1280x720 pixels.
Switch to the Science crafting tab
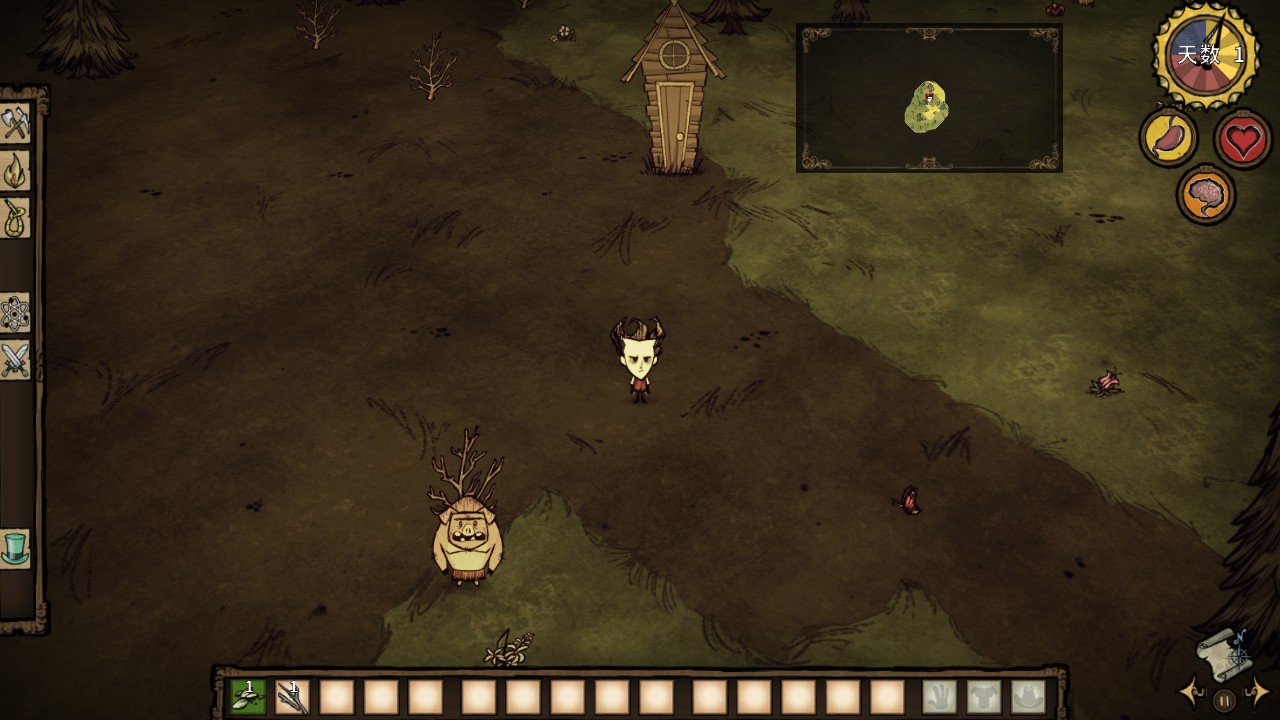click(15, 314)
